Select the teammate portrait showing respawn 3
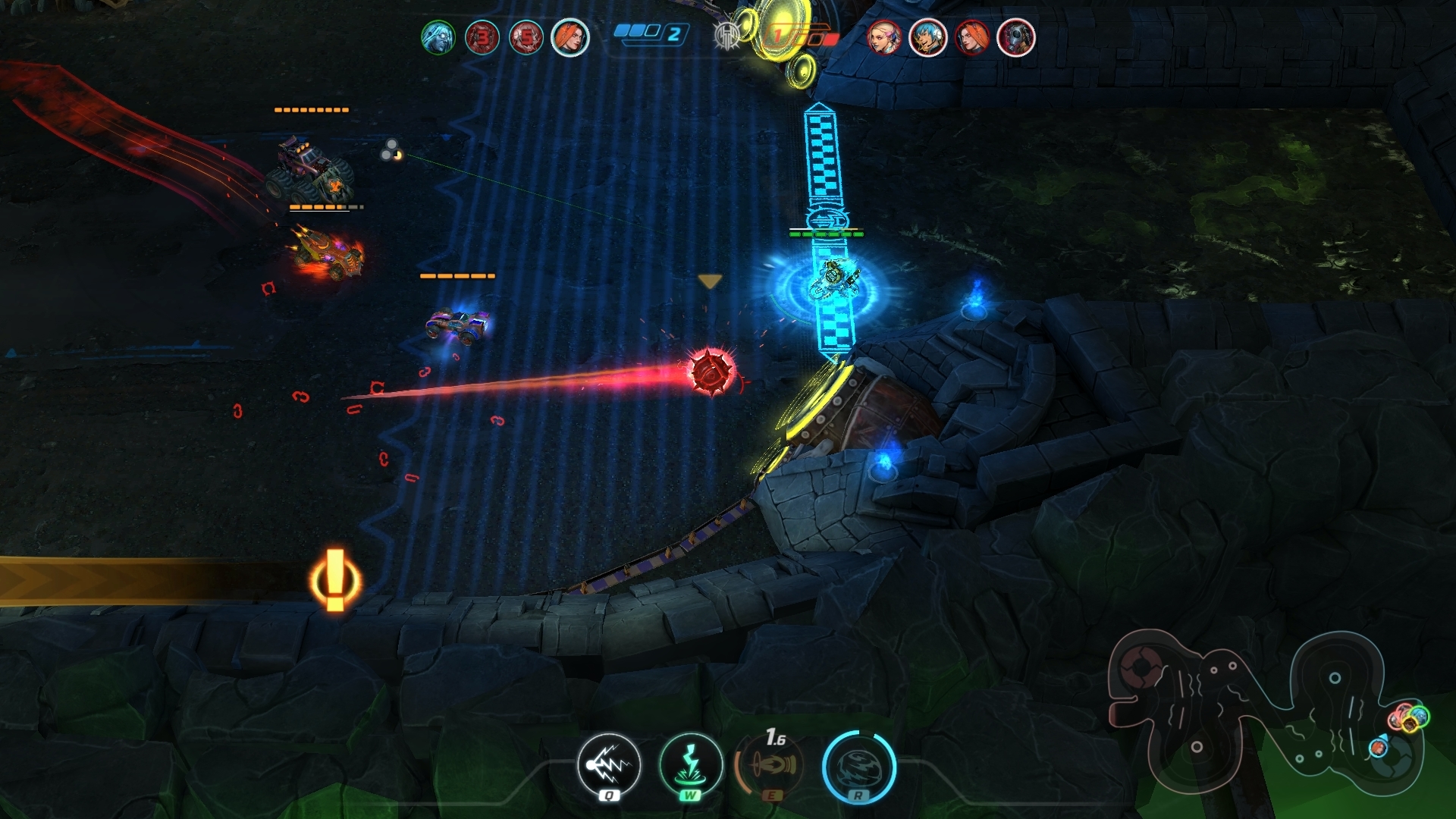This screenshot has width=1456, height=819. 482,37
